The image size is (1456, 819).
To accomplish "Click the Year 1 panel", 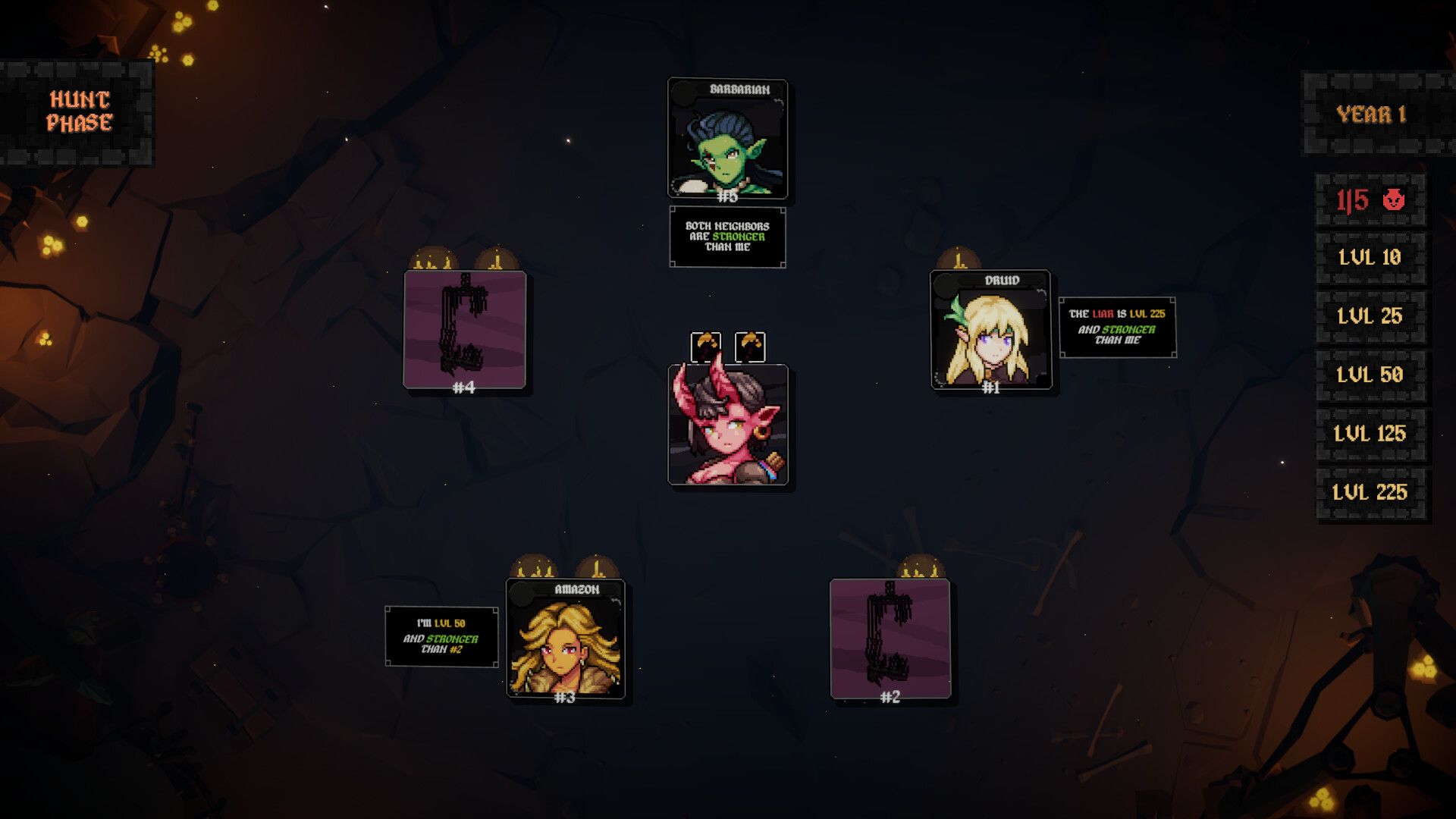I will (1370, 114).
